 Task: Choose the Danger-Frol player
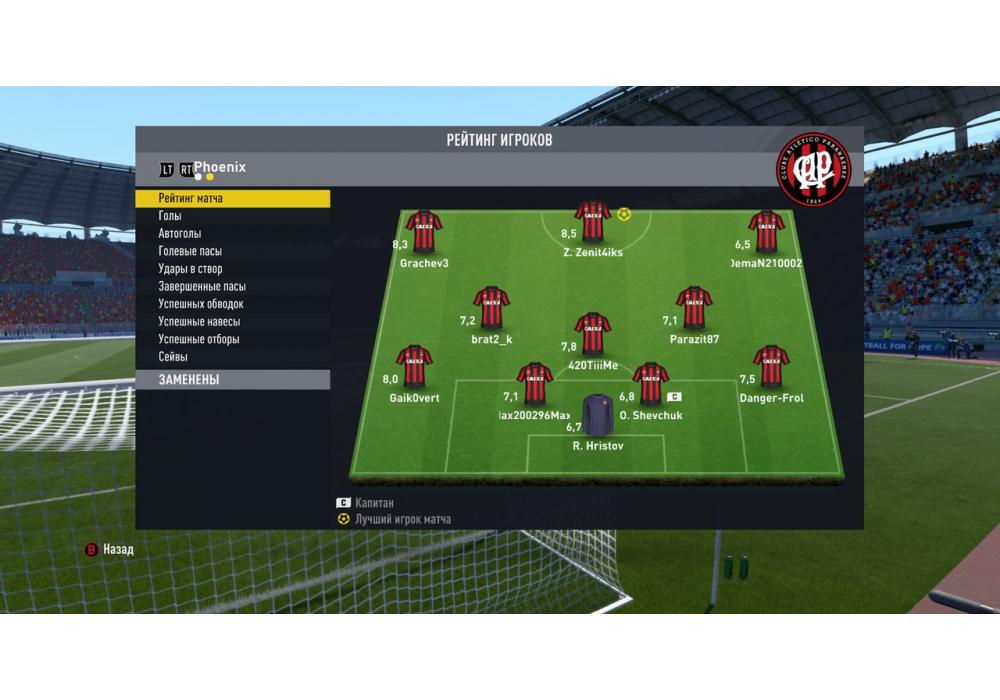coord(771,366)
